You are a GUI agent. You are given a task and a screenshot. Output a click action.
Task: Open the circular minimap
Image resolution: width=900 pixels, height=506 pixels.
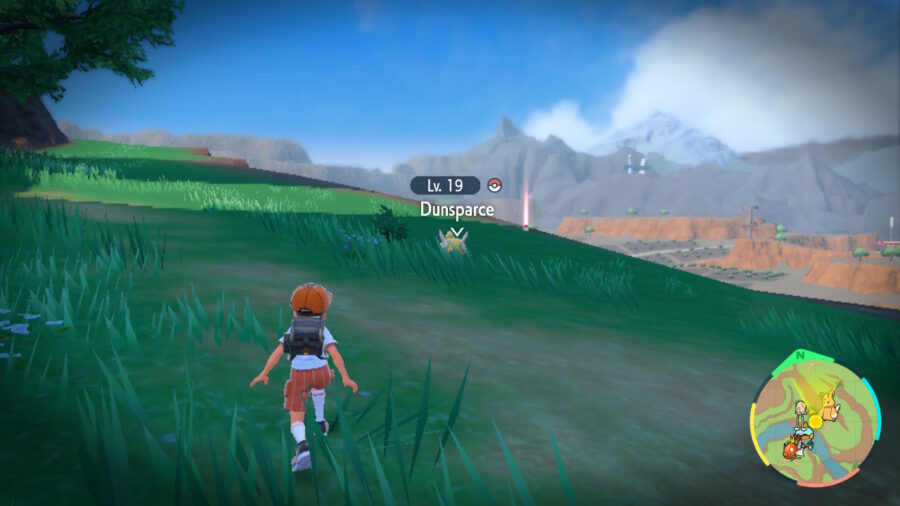(x=815, y=418)
